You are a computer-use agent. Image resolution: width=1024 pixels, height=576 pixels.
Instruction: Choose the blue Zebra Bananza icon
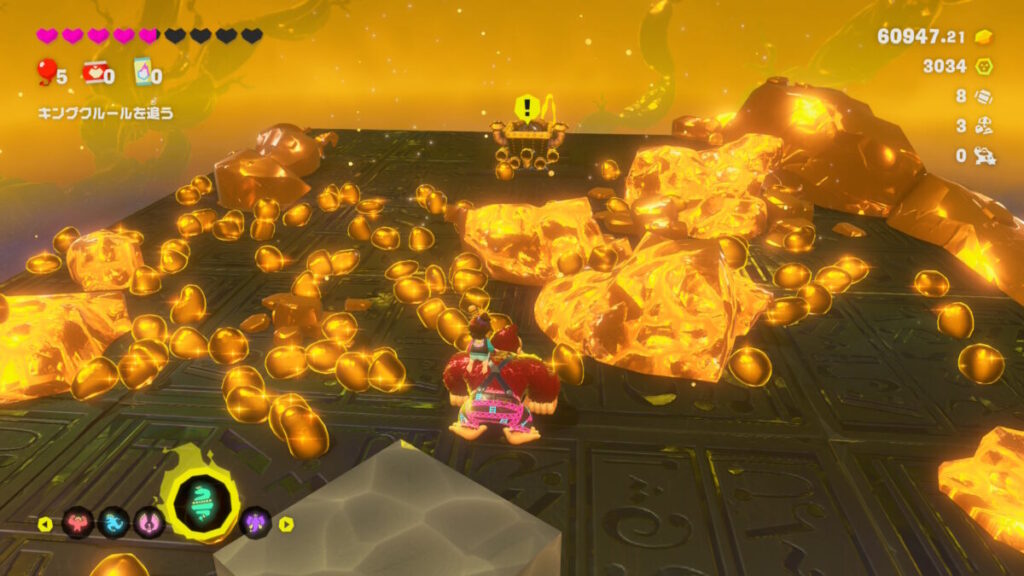113,522
